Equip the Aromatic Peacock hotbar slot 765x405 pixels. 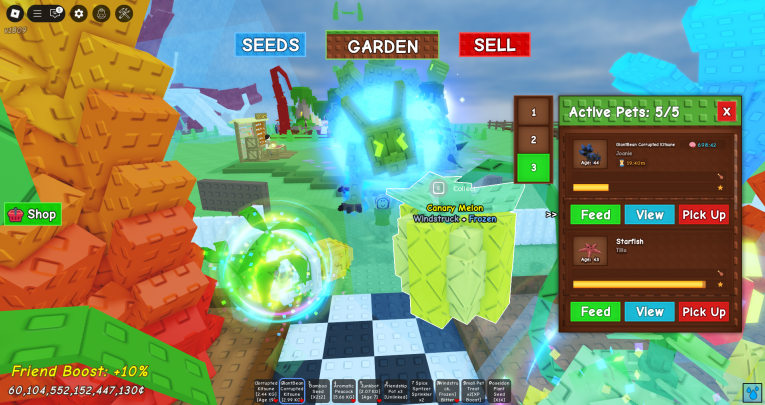point(343,390)
